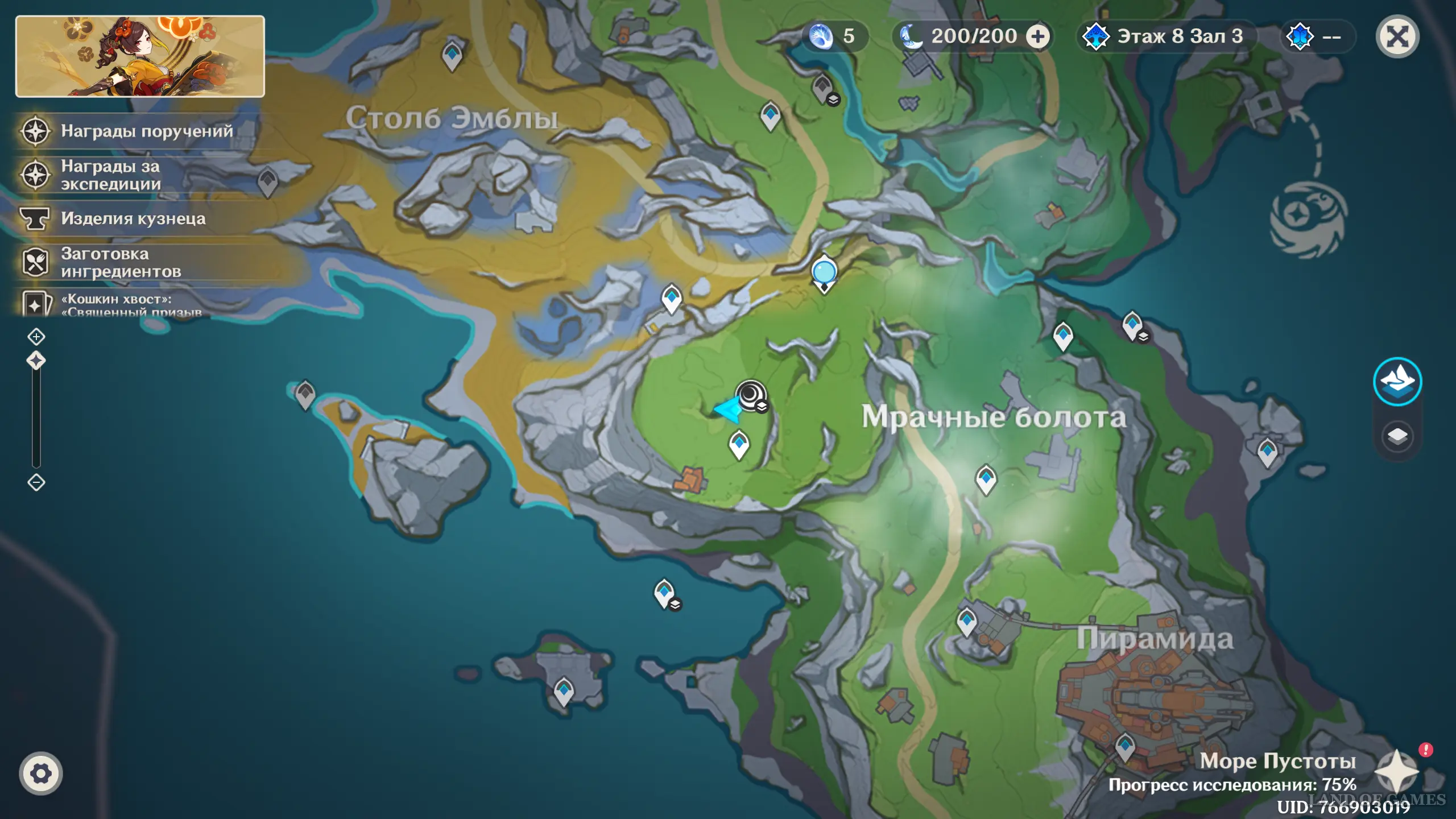Select the waypoint on the southern small island
The height and width of the screenshot is (819, 1456).
pyautogui.click(x=564, y=691)
